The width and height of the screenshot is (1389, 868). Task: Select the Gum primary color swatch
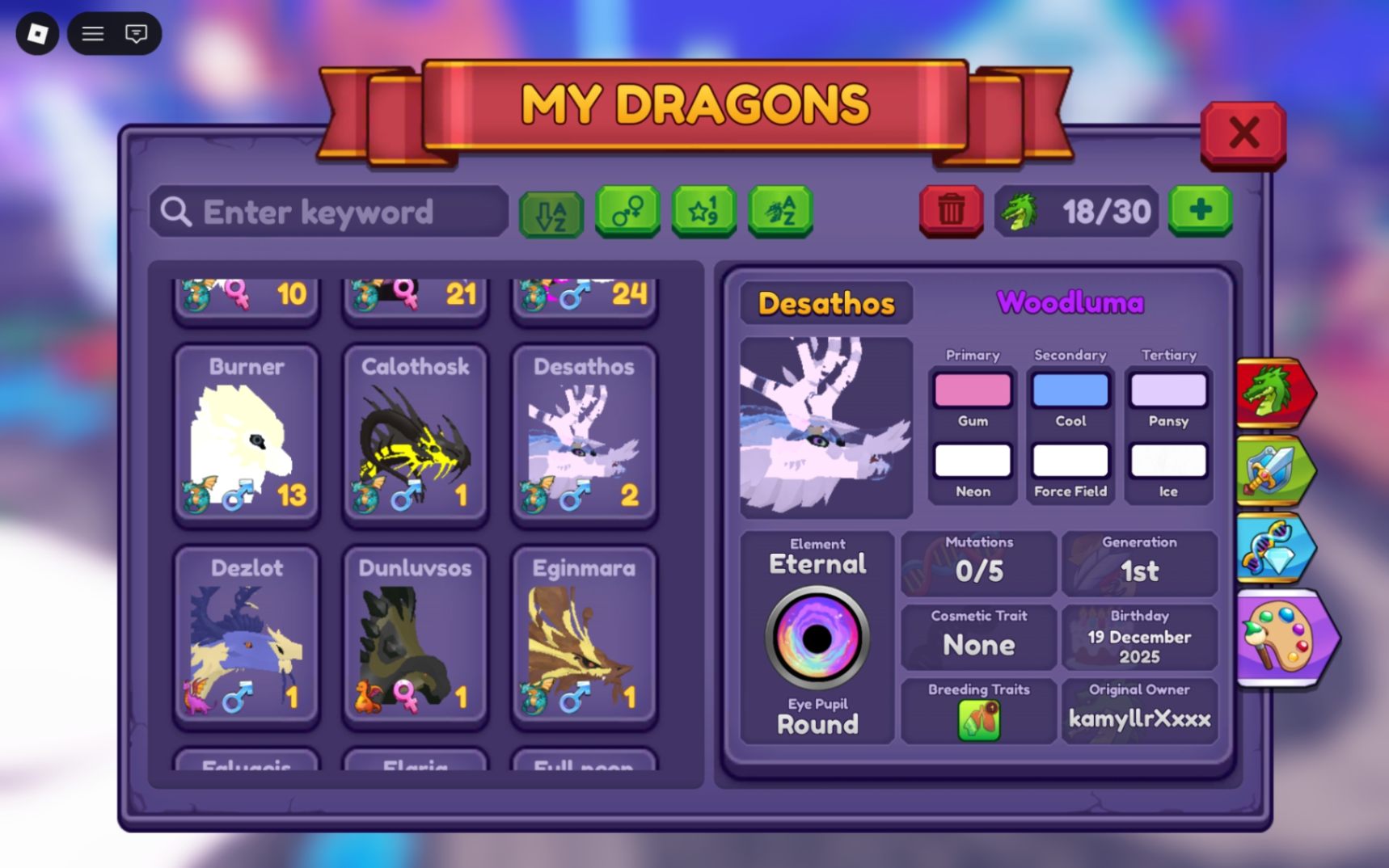tap(971, 390)
